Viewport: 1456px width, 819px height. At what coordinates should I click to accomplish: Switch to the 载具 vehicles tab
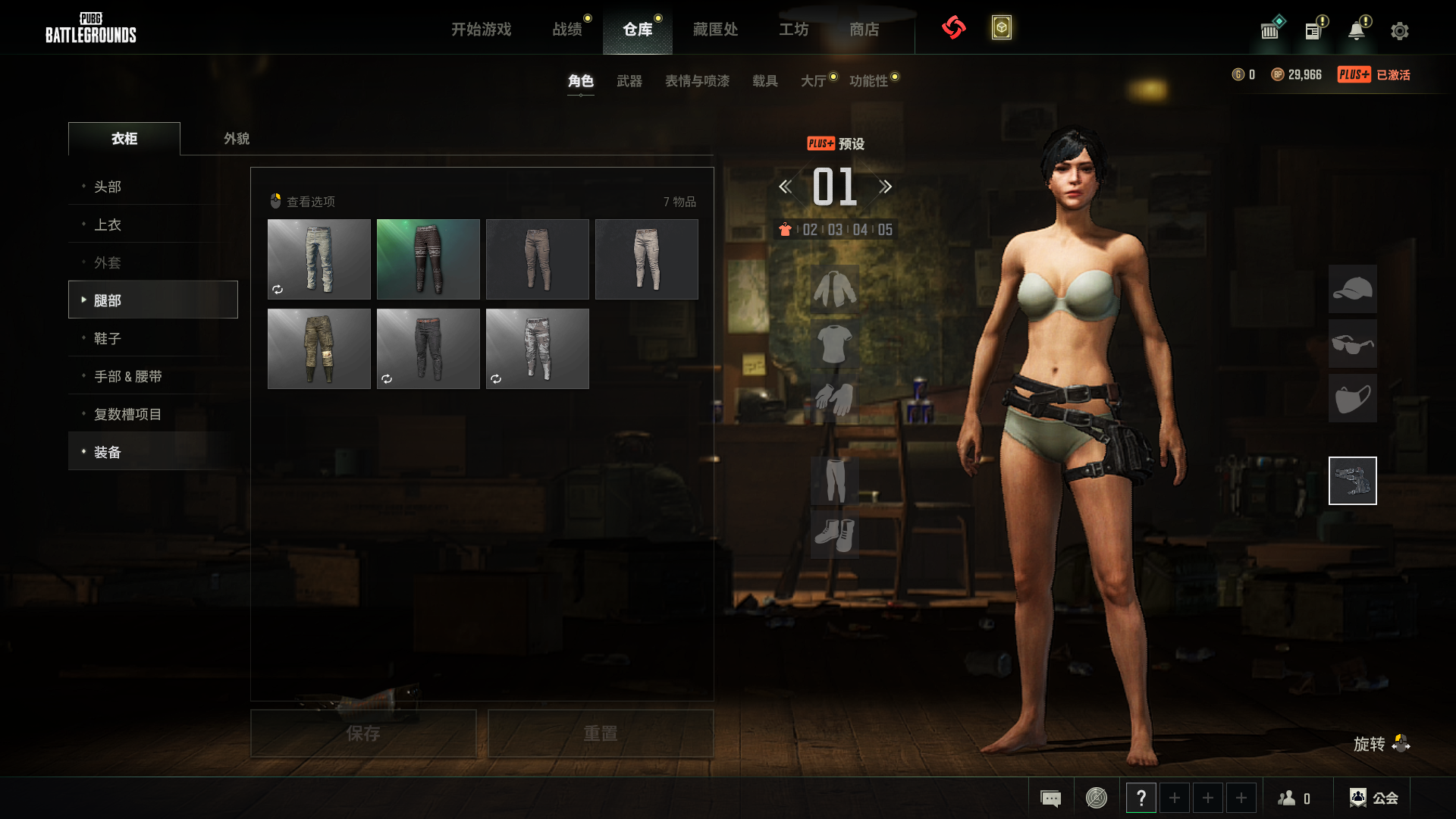pyautogui.click(x=764, y=81)
